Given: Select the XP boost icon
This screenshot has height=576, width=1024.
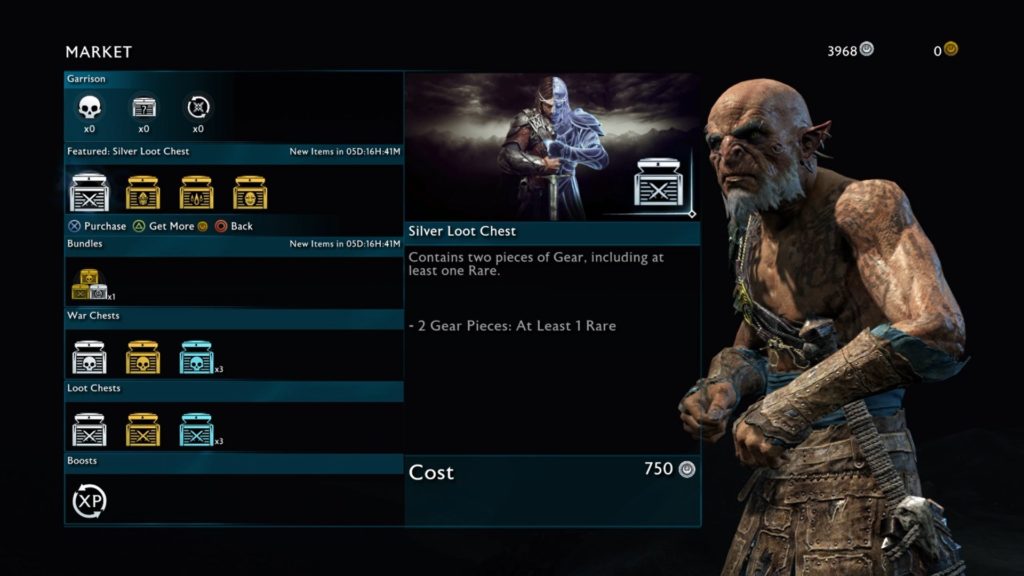Looking at the screenshot, I should point(89,500).
